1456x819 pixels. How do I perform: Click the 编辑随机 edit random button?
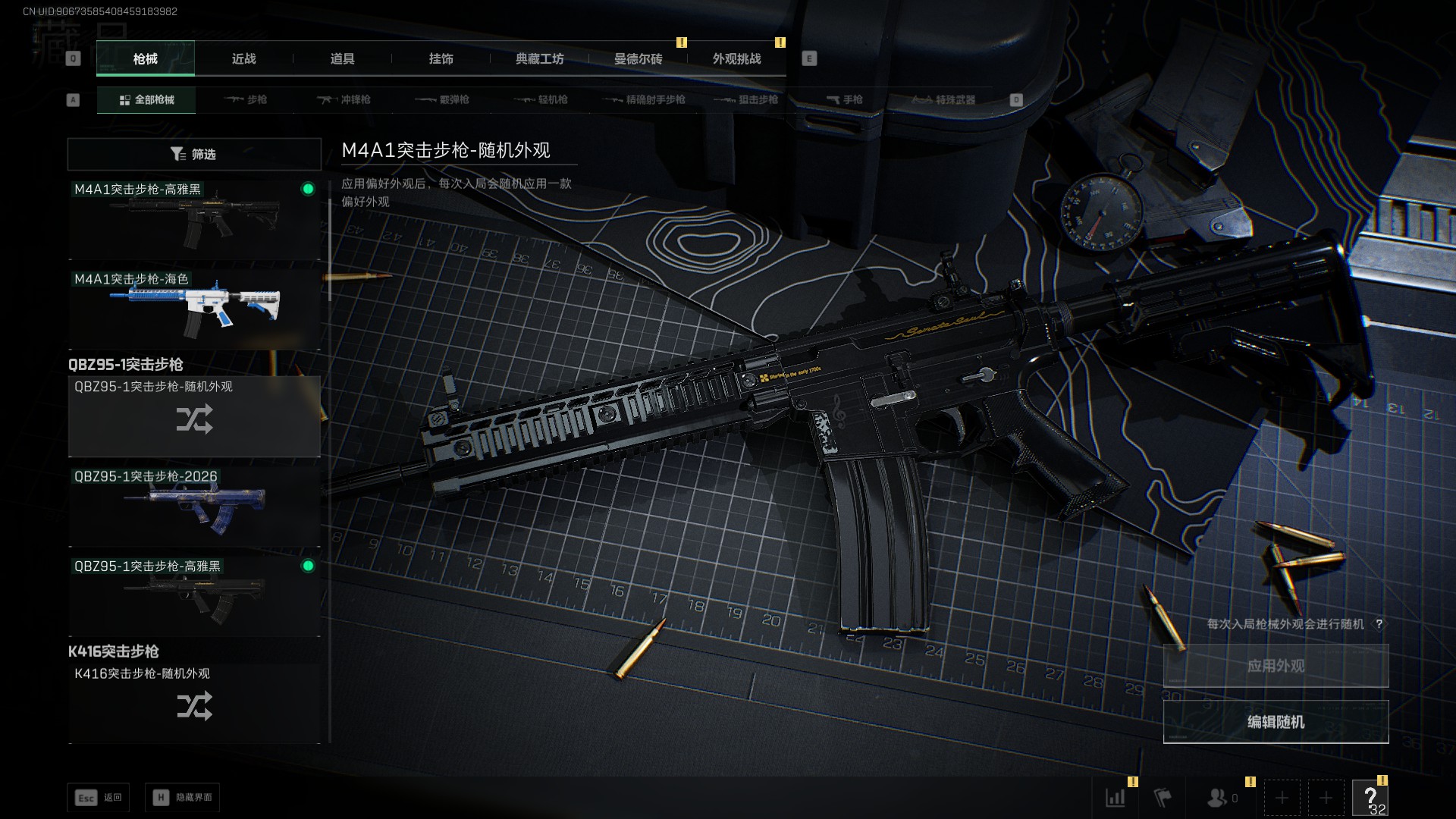(x=1276, y=722)
